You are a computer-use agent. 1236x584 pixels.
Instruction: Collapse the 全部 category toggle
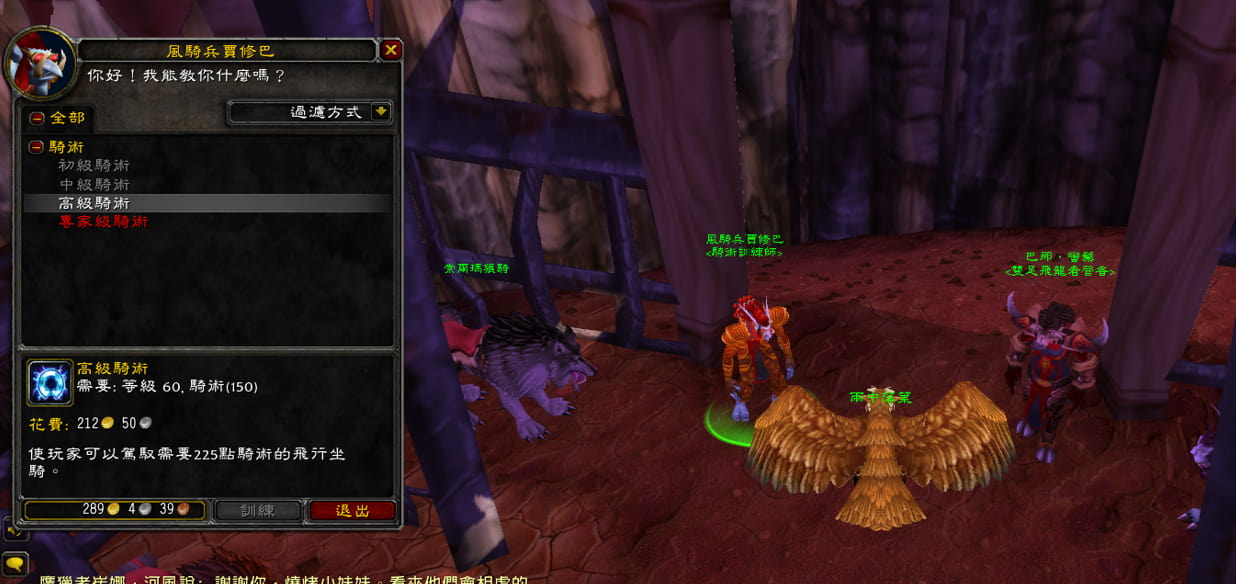tap(37, 118)
